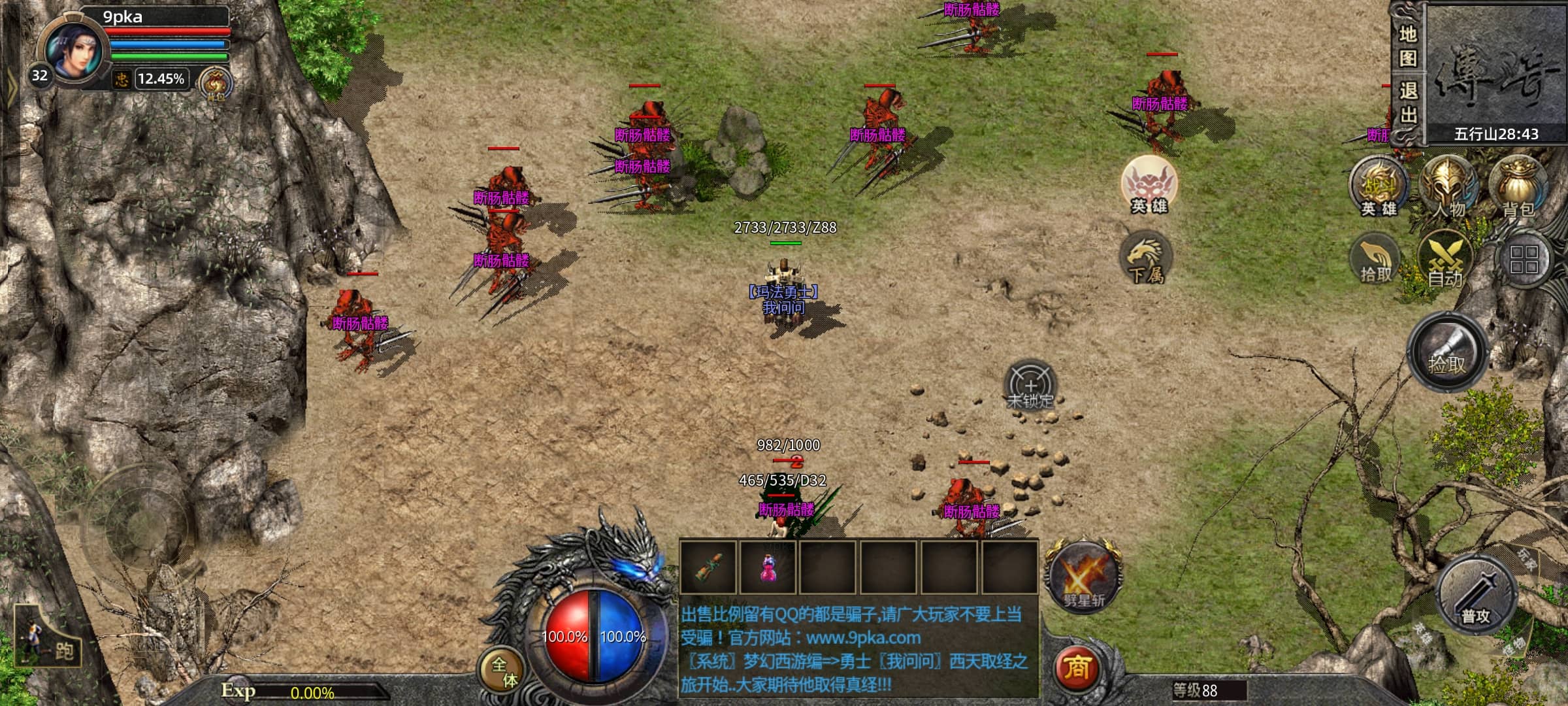Use the pink potion hotbar slot

coord(768,567)
